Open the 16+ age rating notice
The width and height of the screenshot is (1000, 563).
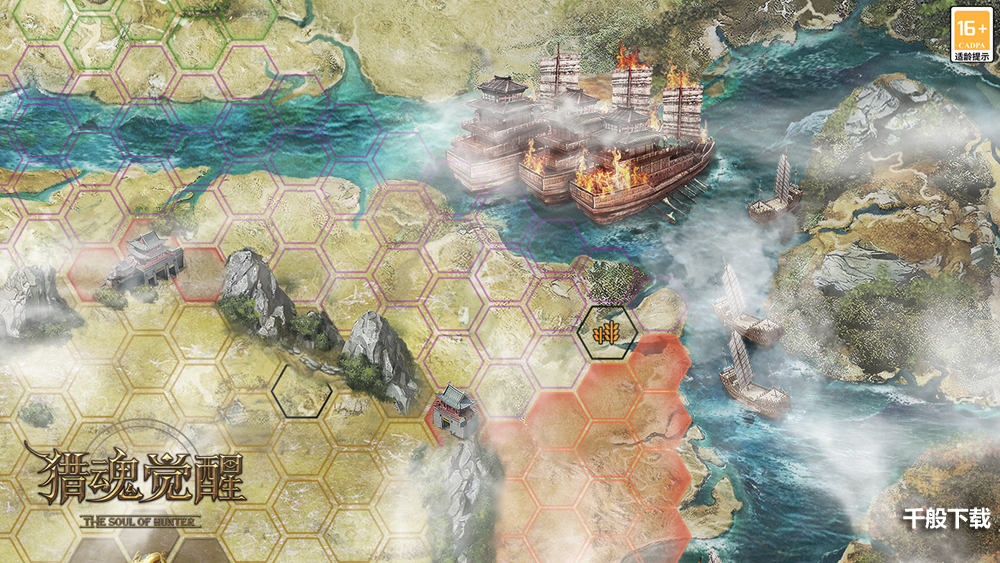[x=971, y=34]
